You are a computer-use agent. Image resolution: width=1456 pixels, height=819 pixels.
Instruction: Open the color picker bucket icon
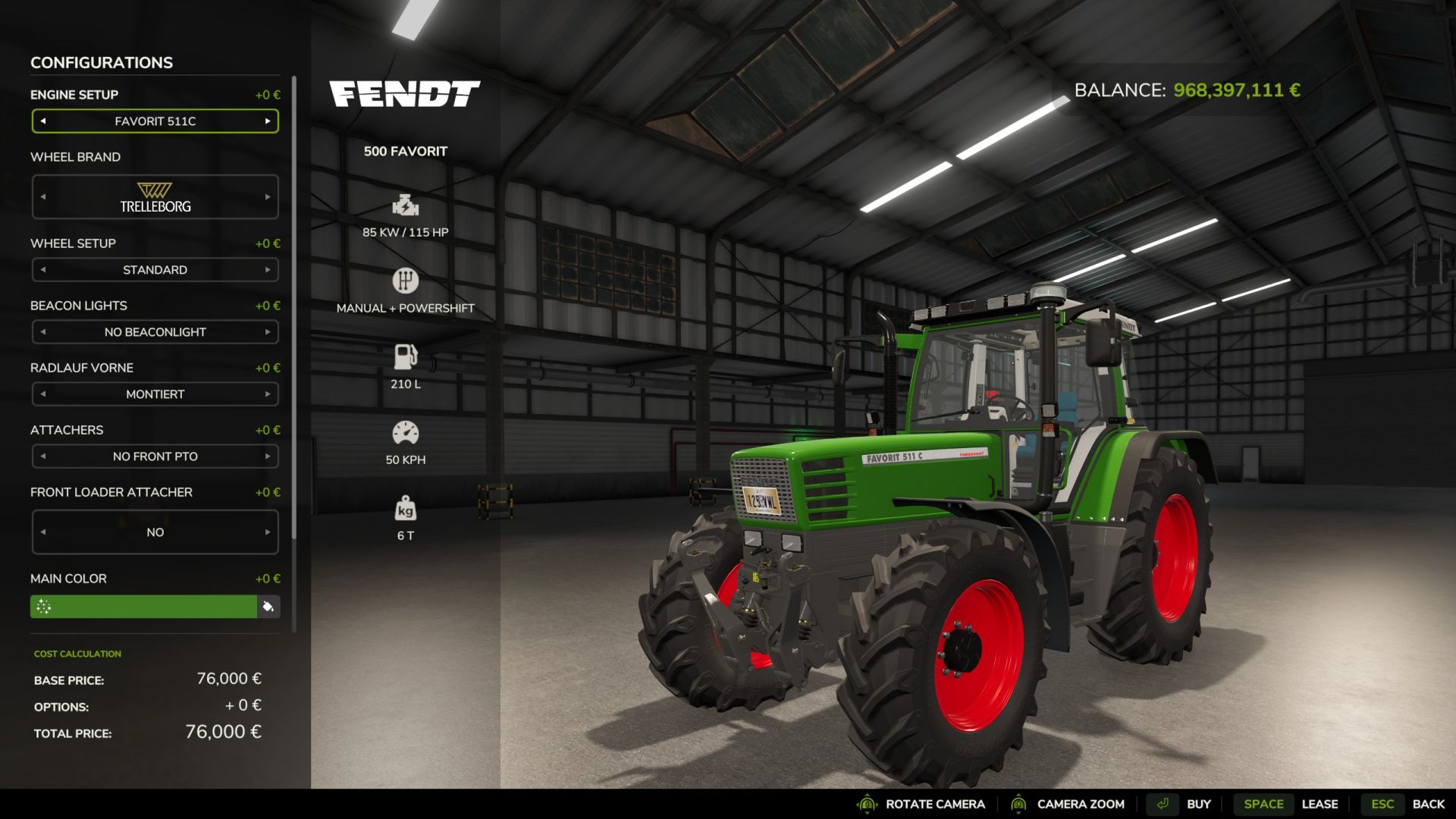tap(267, 607)
